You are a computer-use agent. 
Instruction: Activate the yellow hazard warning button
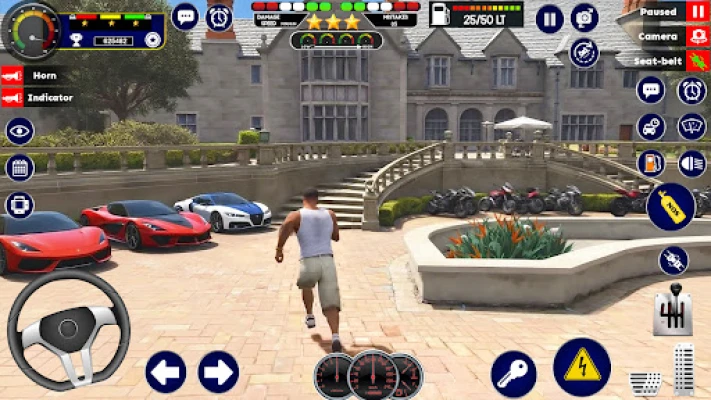click(x=582, y=367)
